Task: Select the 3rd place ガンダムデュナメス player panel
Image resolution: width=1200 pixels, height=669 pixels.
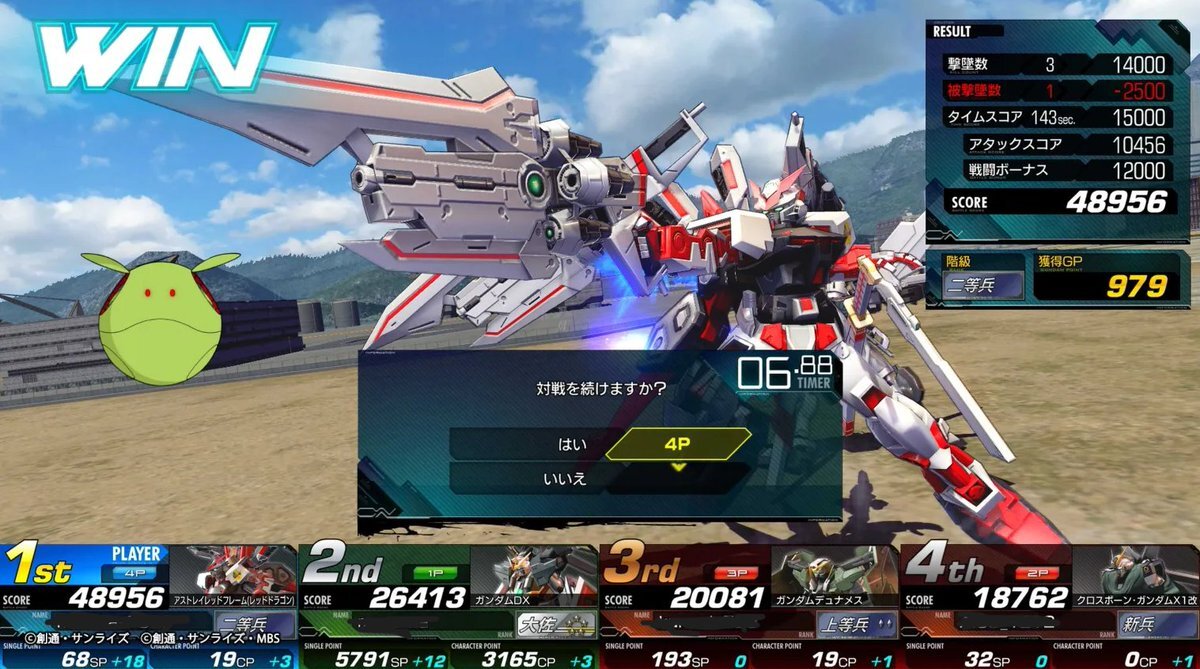Action: [x=750, y=605]
